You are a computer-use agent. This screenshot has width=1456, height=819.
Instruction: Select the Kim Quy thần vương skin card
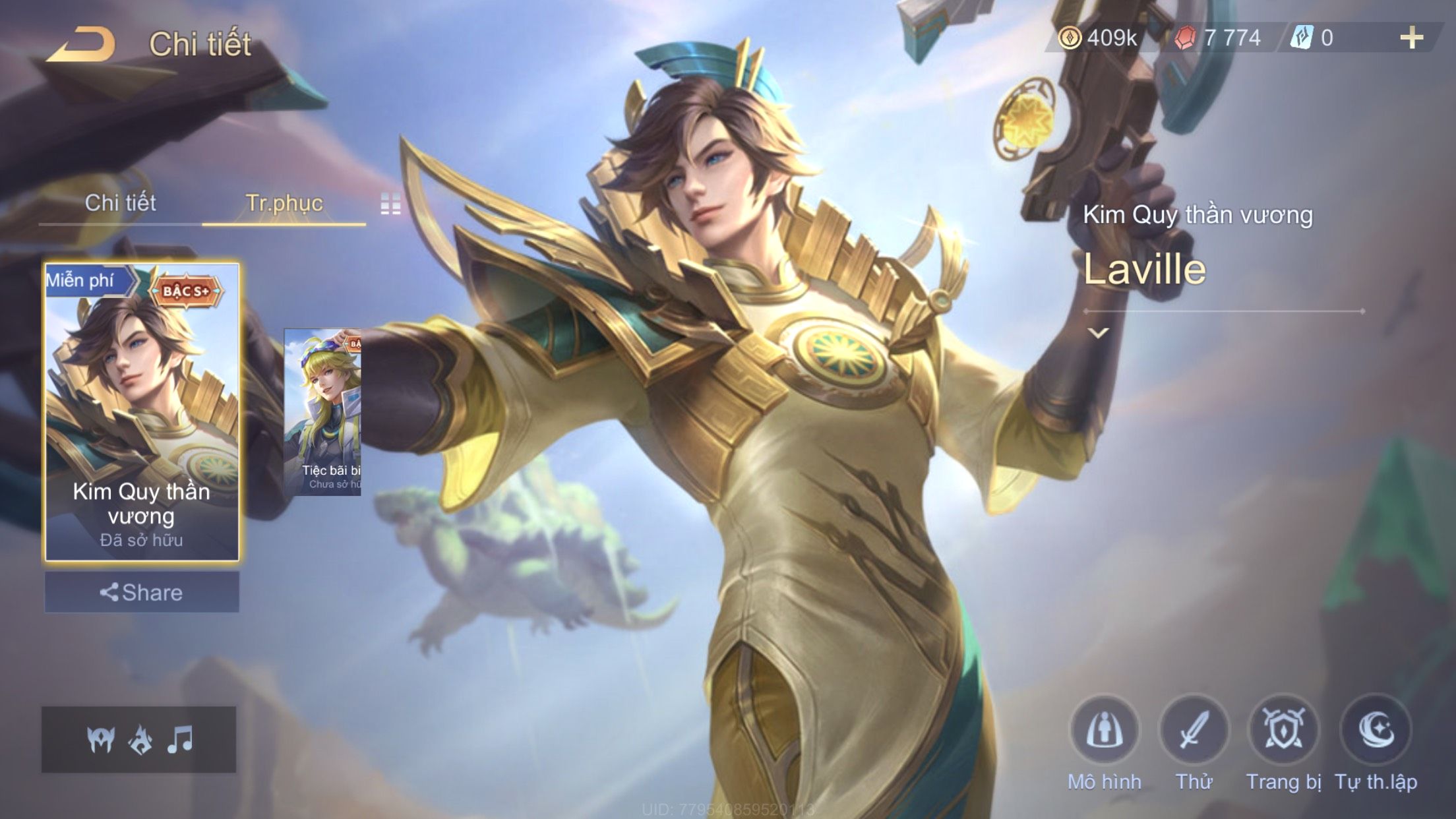[x=142, y=412]
